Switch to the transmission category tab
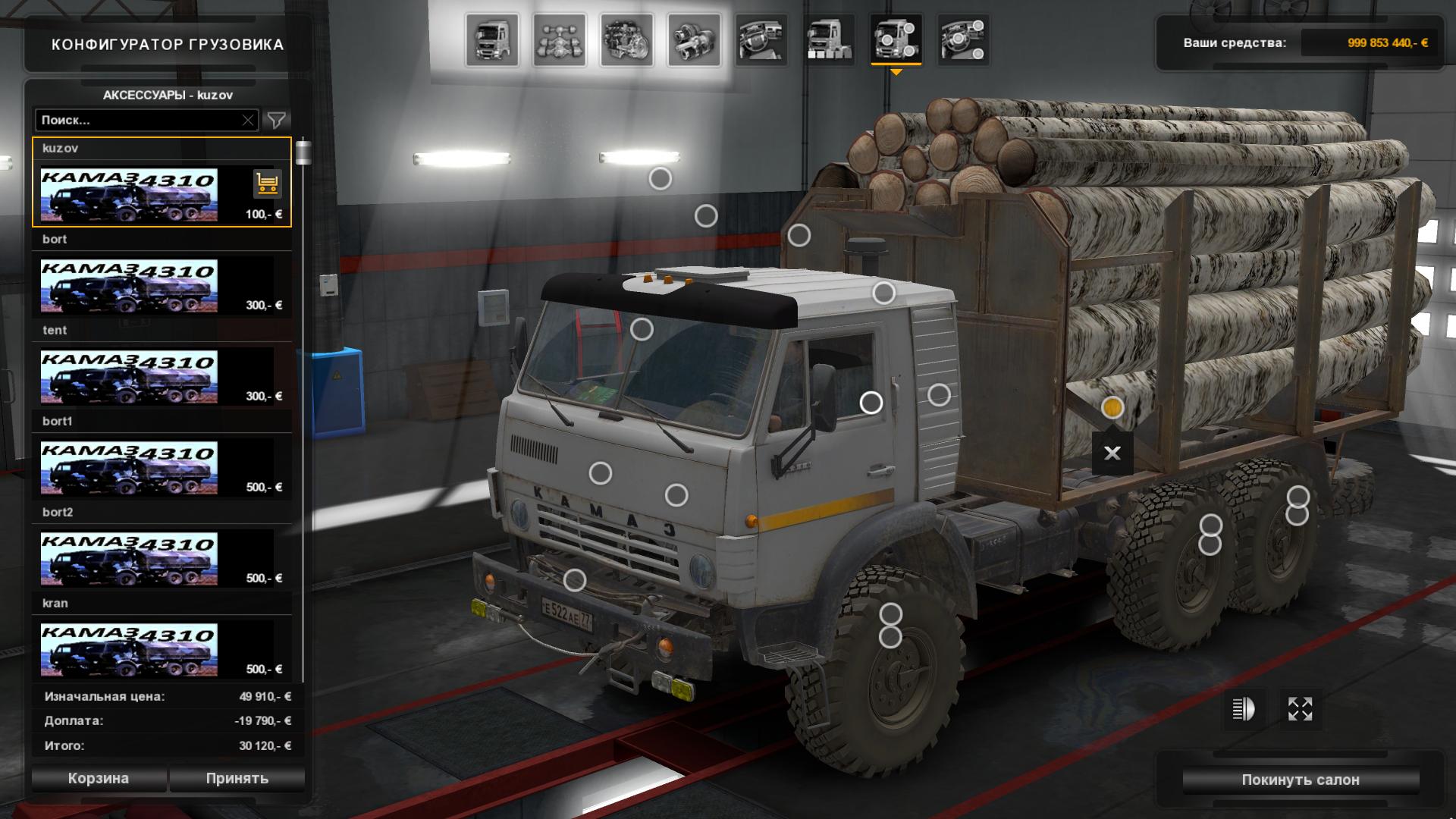The image size is (1456, 819). tap(694, 39)
